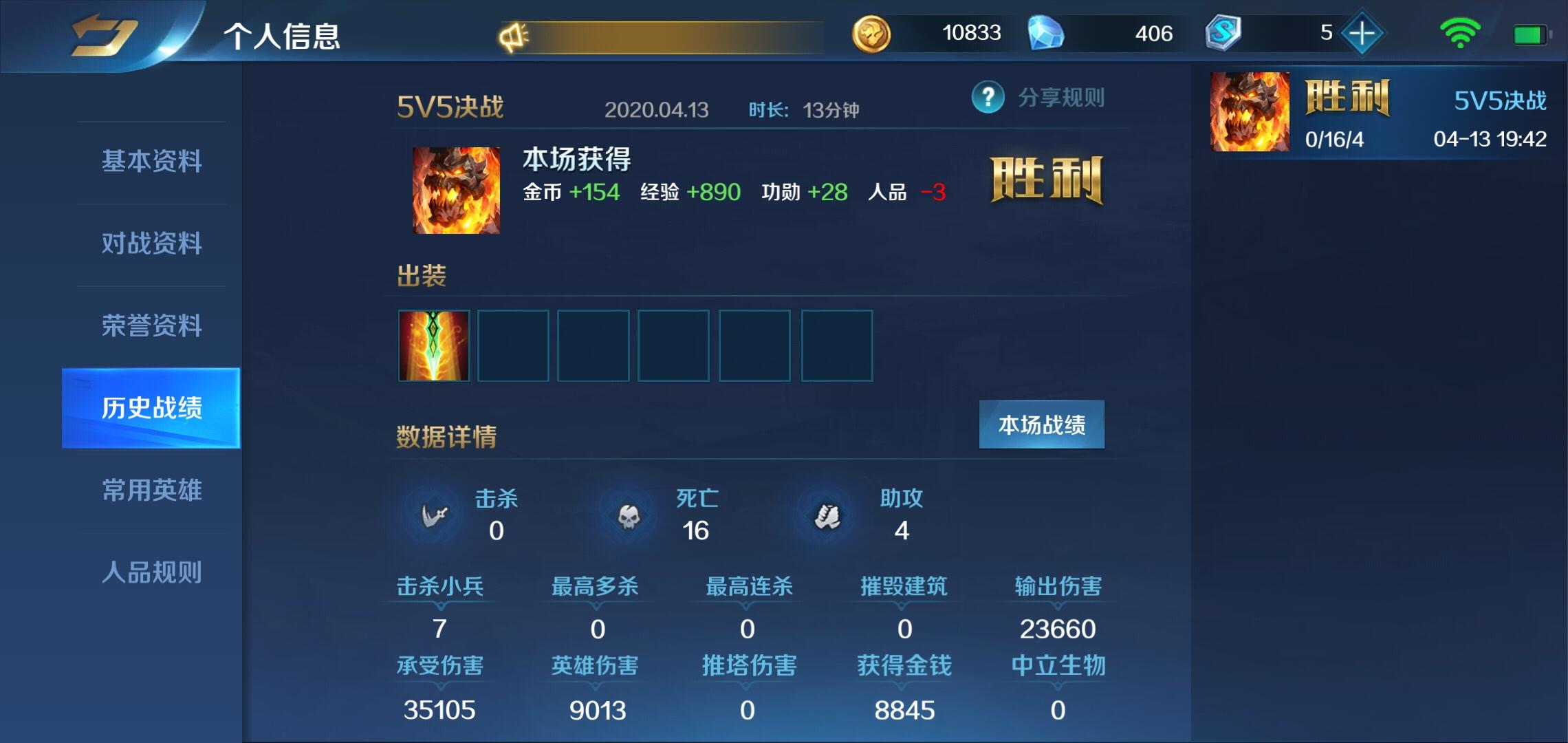Open the 基本资料 section
The image size is (1568, 743).
point(151,162)
